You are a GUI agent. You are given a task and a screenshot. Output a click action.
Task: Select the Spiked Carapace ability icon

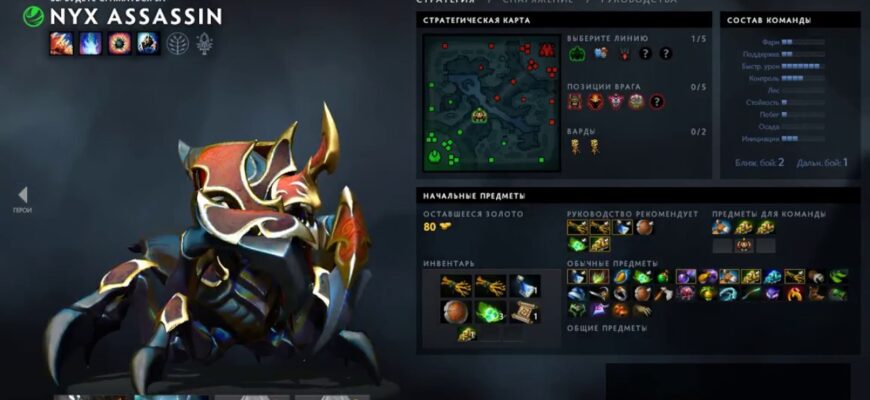pos(119,43)
